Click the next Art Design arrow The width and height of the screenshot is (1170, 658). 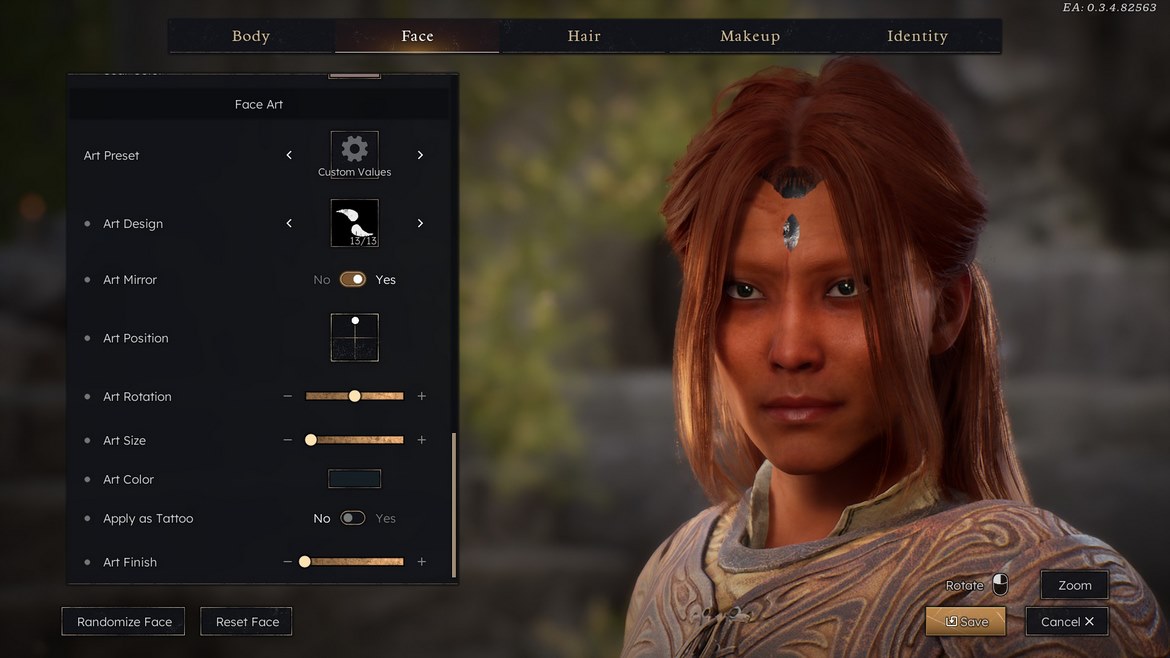point(420,223)
